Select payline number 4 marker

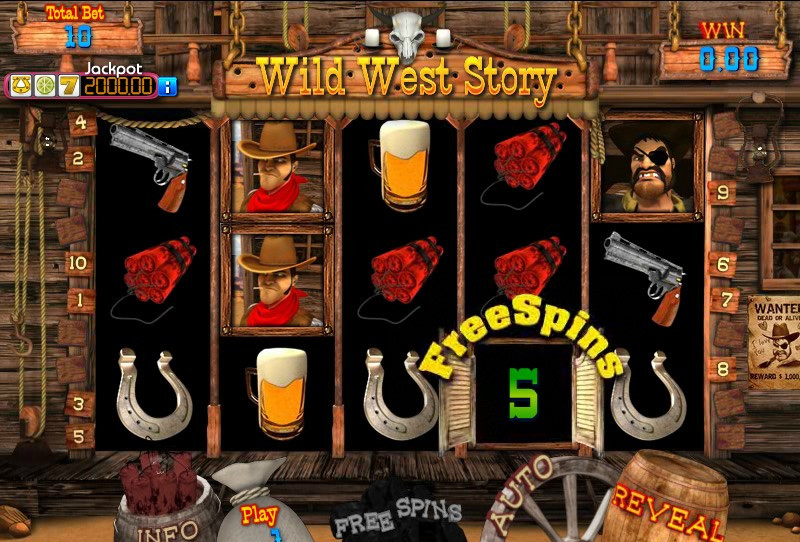[x=80, y=125]
